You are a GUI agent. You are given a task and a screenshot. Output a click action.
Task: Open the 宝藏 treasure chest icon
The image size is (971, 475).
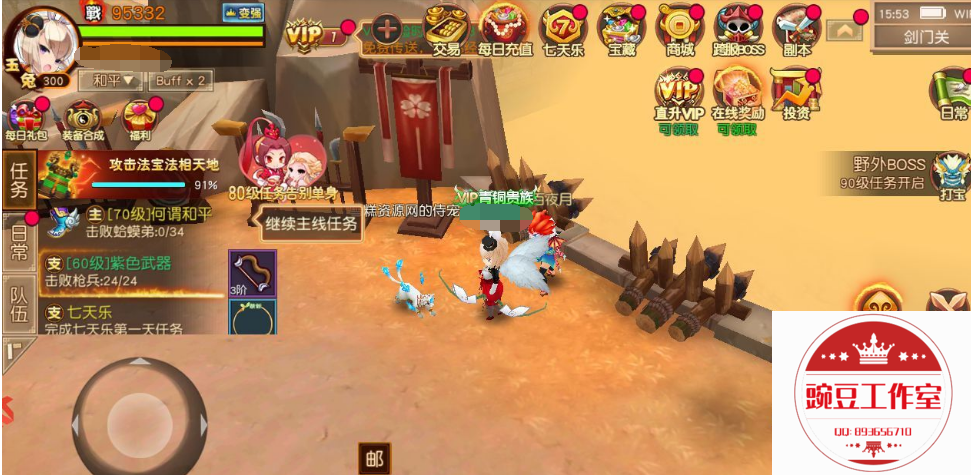622,28
